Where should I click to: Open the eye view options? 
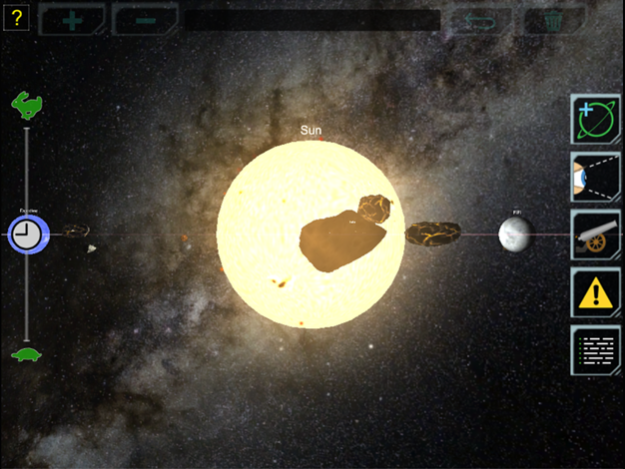tap(596, 177)
